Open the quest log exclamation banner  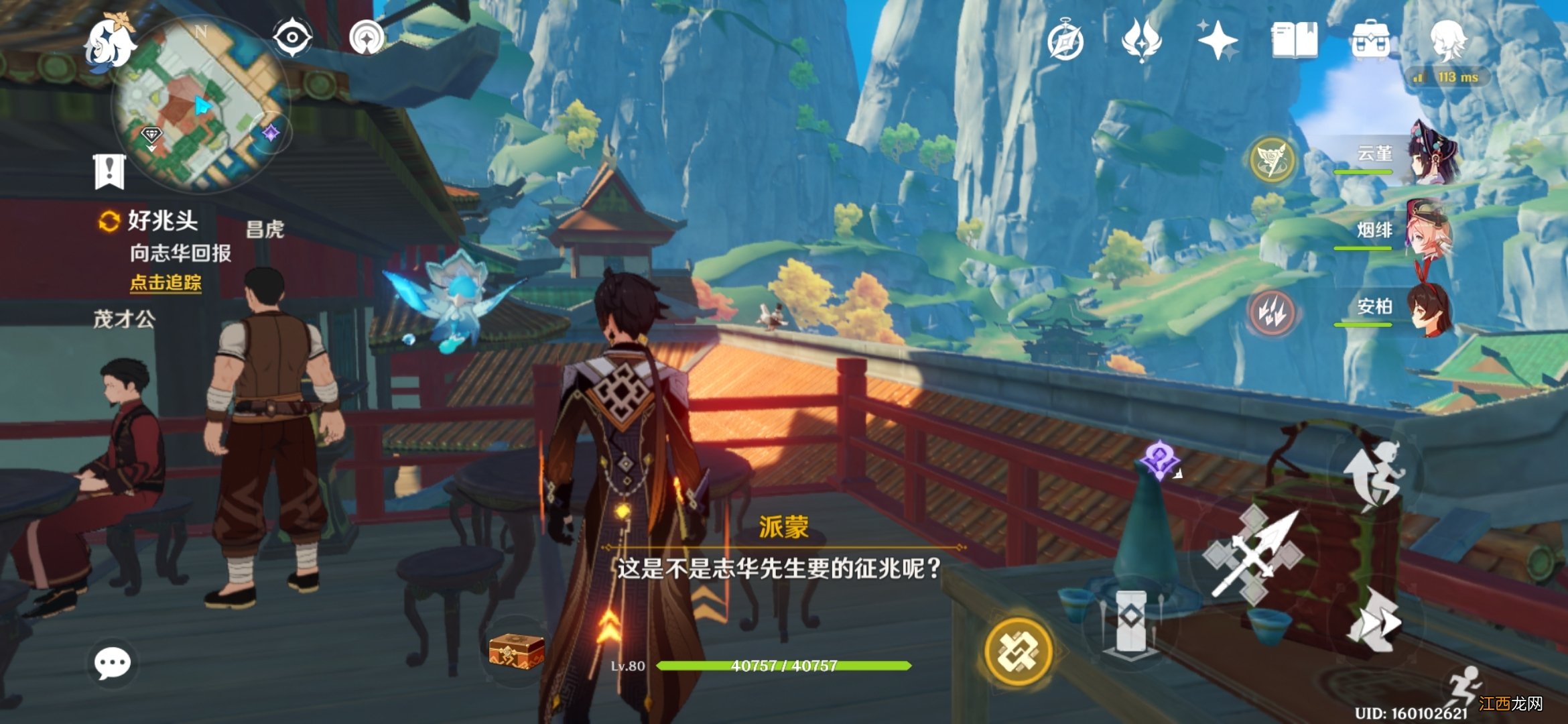109,171
